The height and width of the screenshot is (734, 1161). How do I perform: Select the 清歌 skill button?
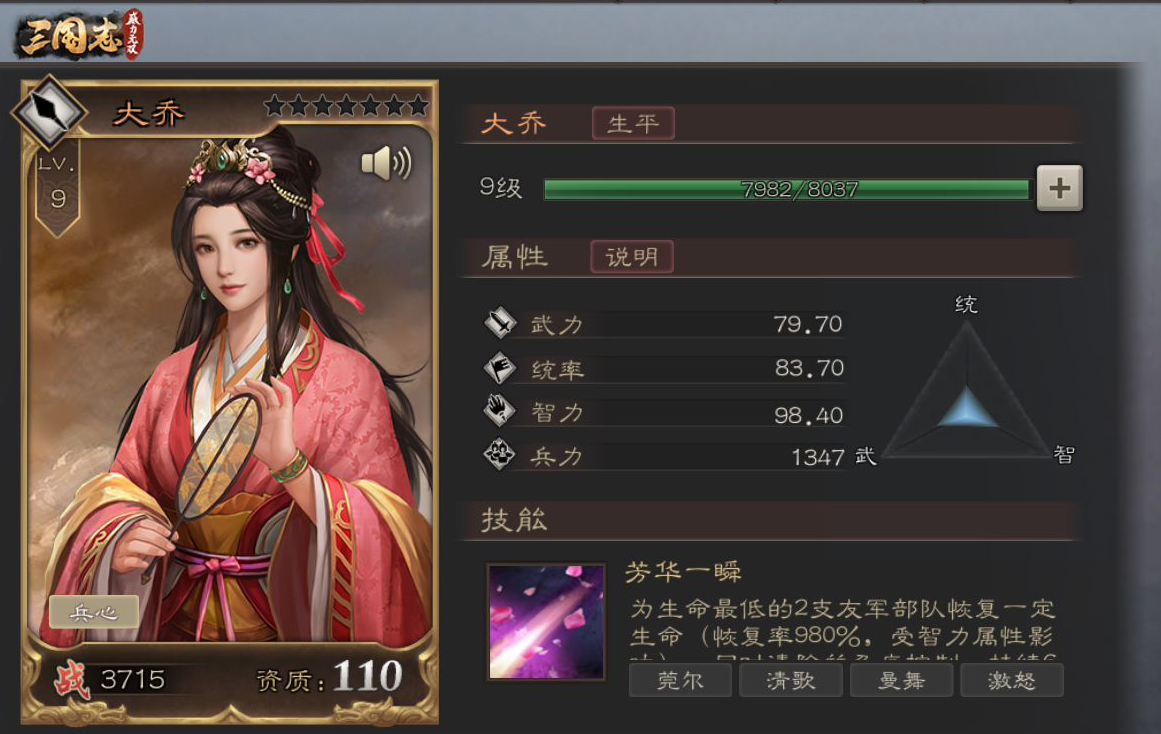[x=790, y=681]
